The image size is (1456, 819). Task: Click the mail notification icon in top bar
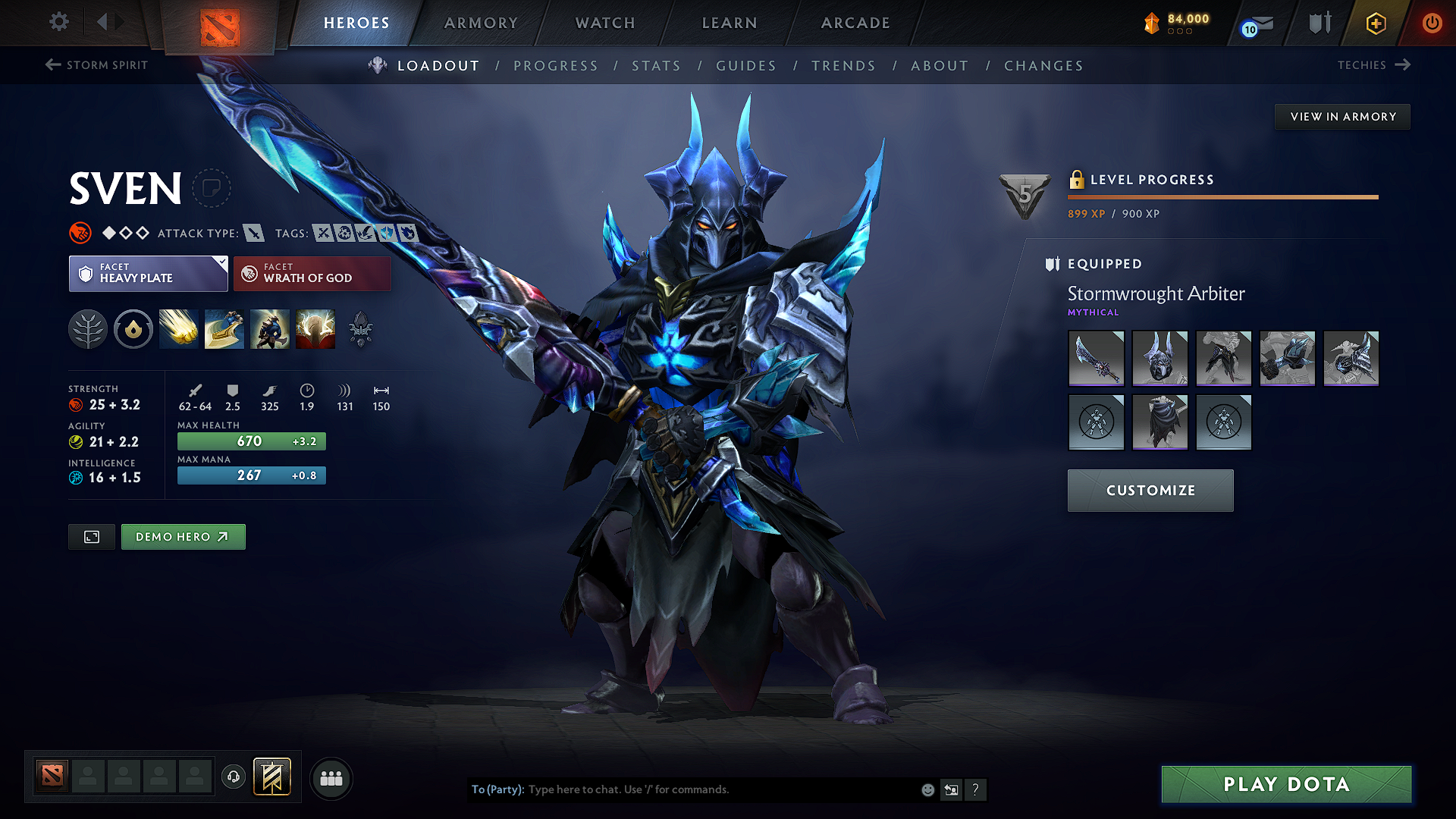tap(1256, 23)
